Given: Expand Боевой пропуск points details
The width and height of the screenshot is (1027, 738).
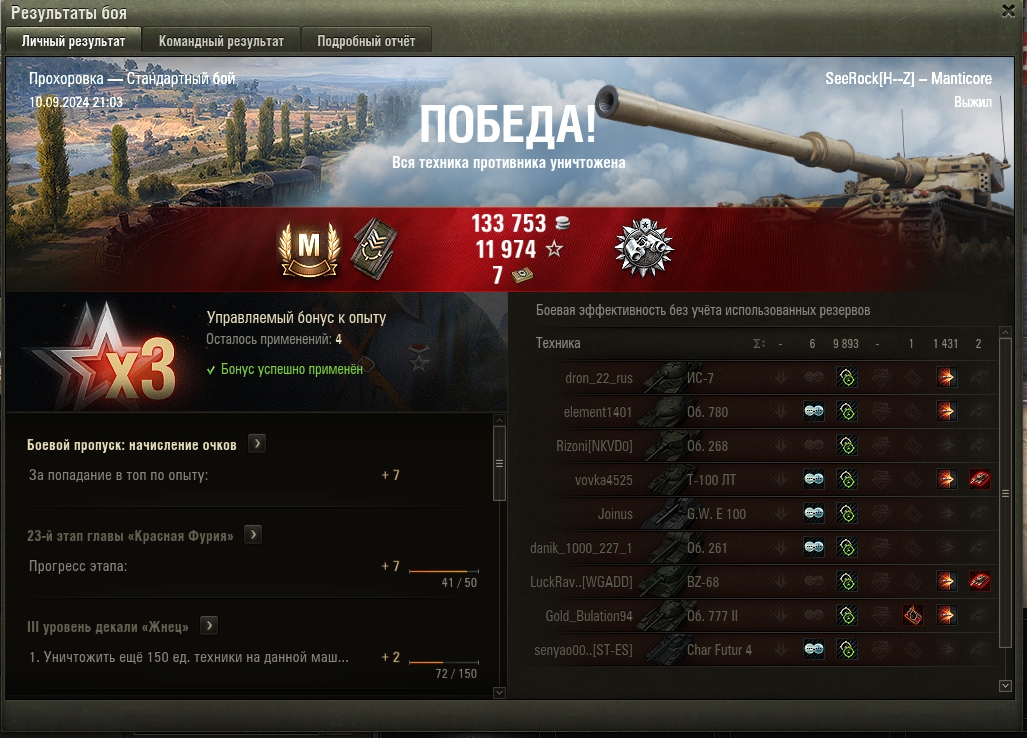Looking at the screenshot, I should coord(257,444).
